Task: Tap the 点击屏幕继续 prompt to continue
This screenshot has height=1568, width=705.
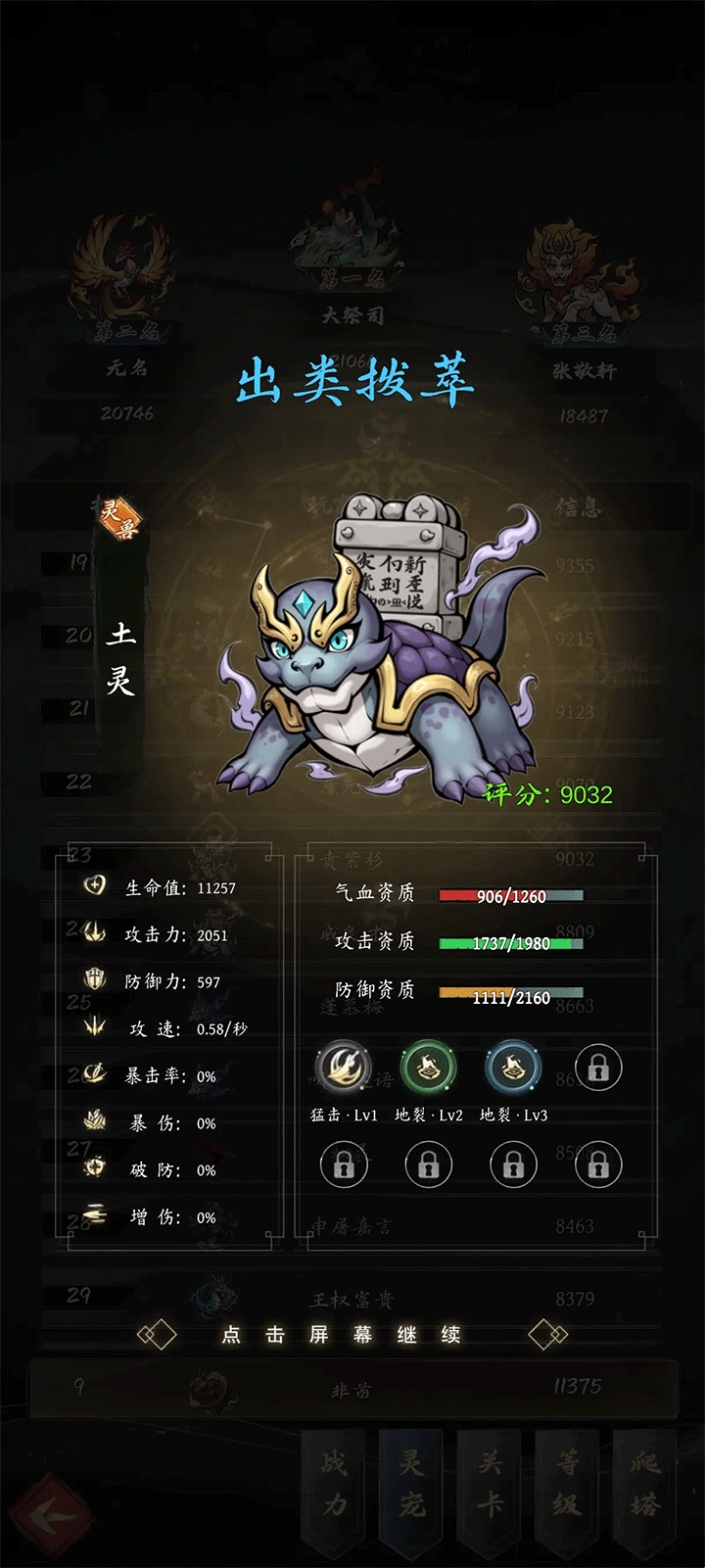Action: pos(341,1335)
